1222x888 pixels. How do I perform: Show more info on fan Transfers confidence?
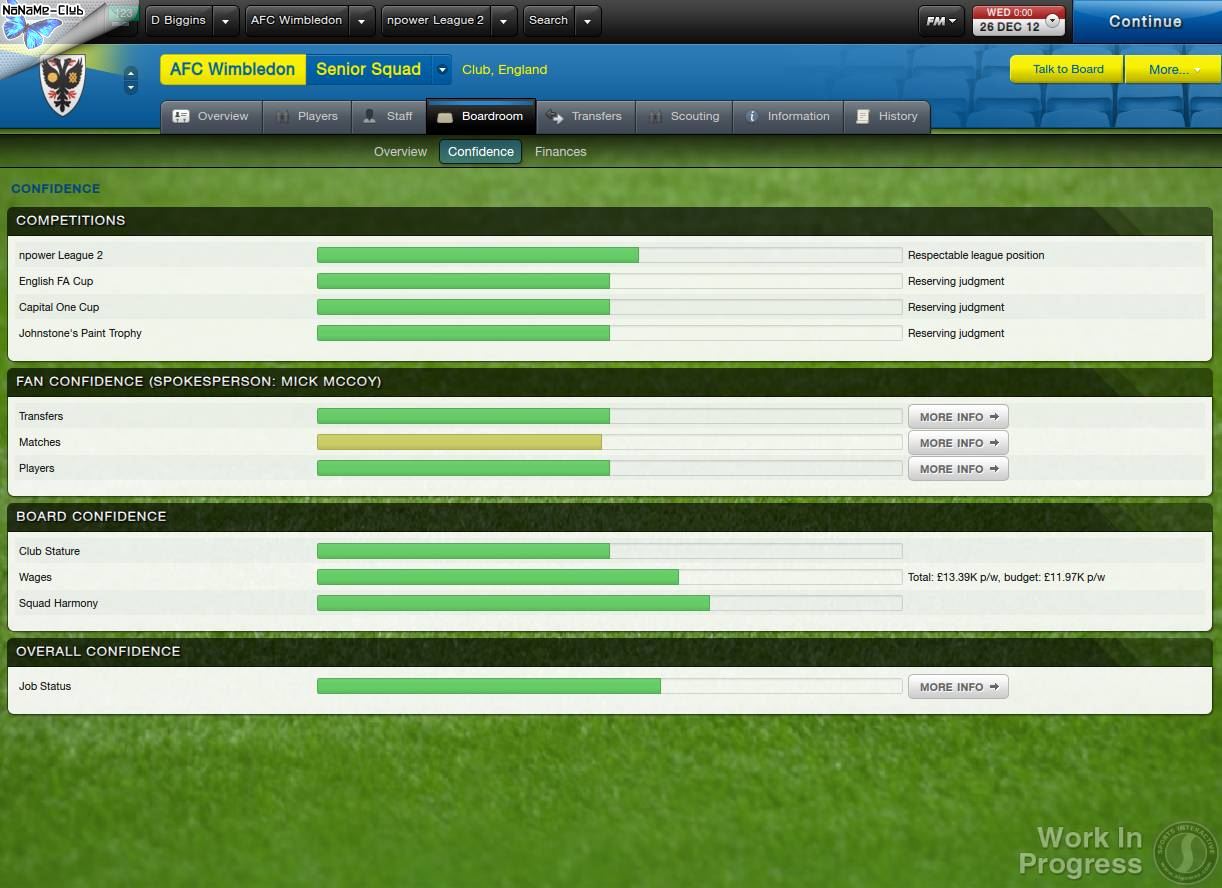(x=958, y=417)
